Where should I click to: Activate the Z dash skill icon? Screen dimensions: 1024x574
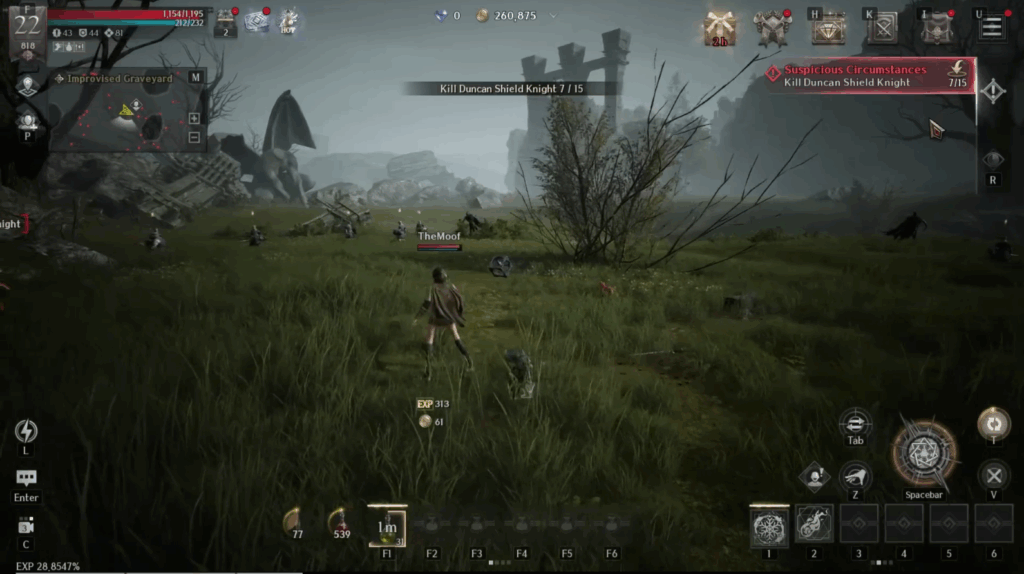[855, 476]
